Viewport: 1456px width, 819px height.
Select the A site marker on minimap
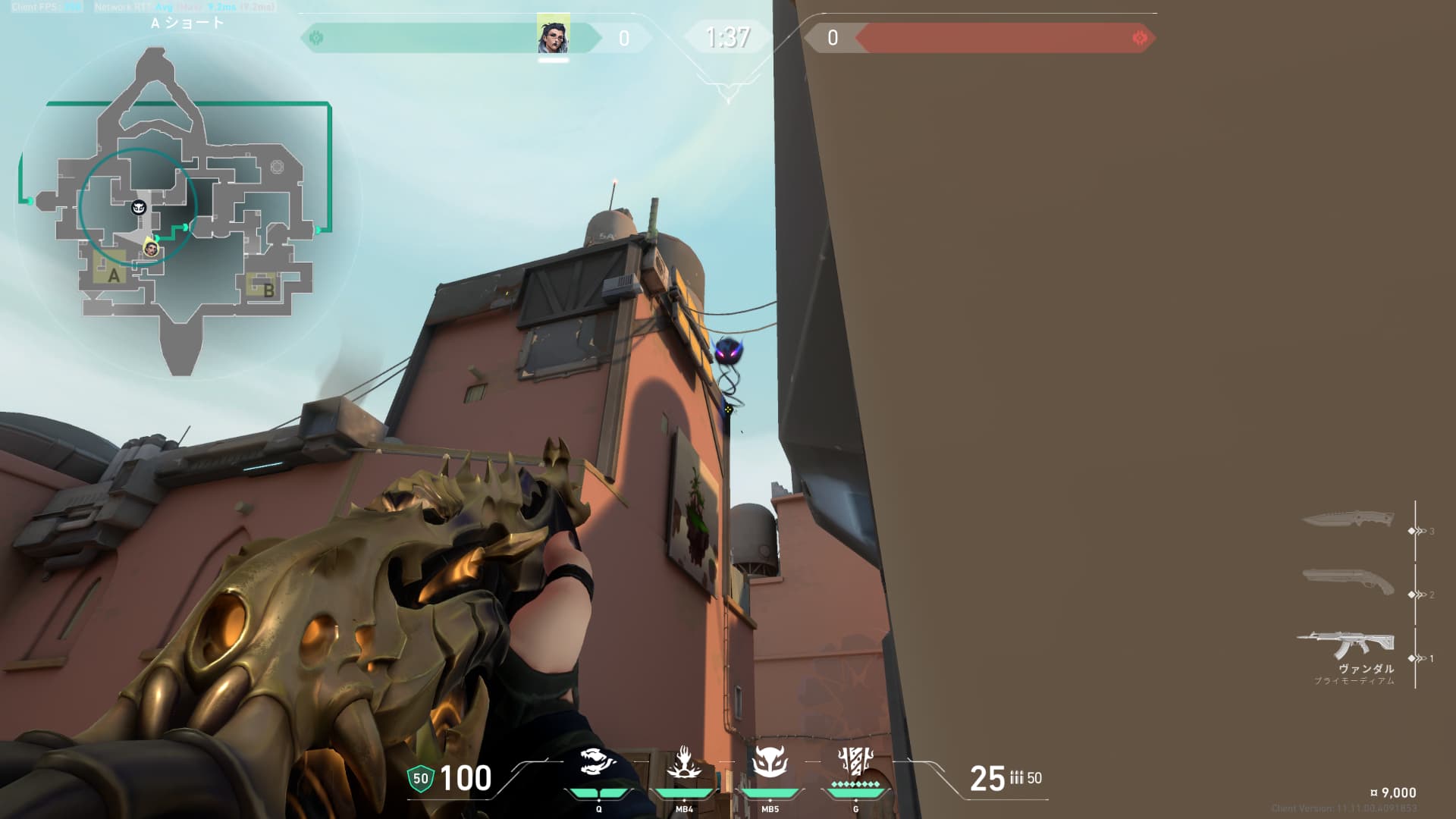[x=114, y=275]
